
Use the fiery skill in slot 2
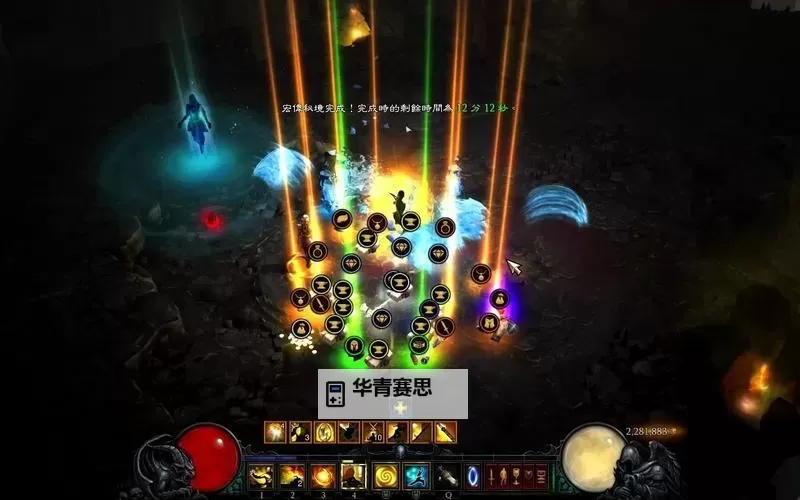click(x=292, y=476)
